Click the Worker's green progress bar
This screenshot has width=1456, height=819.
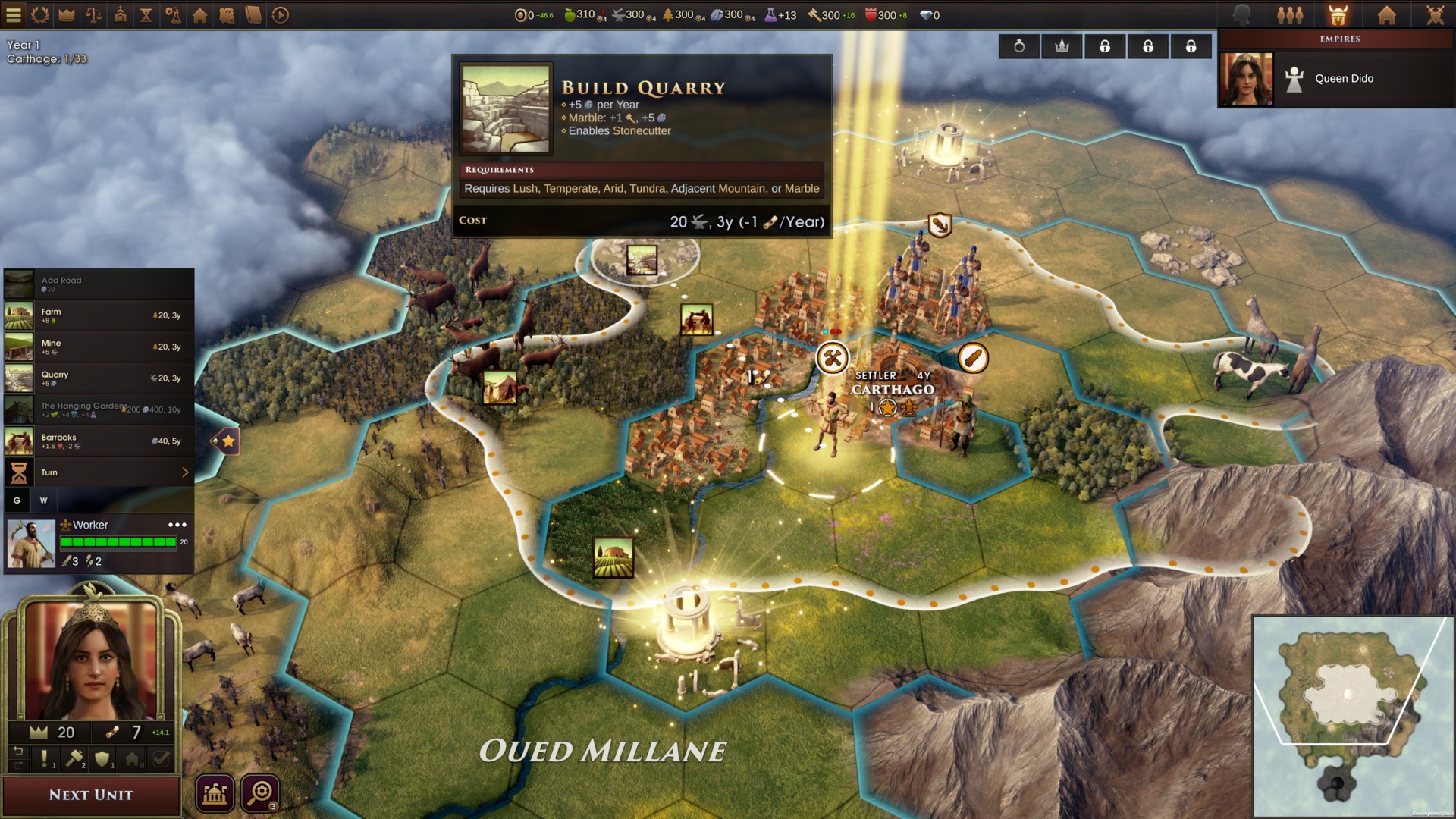[118, 541]
